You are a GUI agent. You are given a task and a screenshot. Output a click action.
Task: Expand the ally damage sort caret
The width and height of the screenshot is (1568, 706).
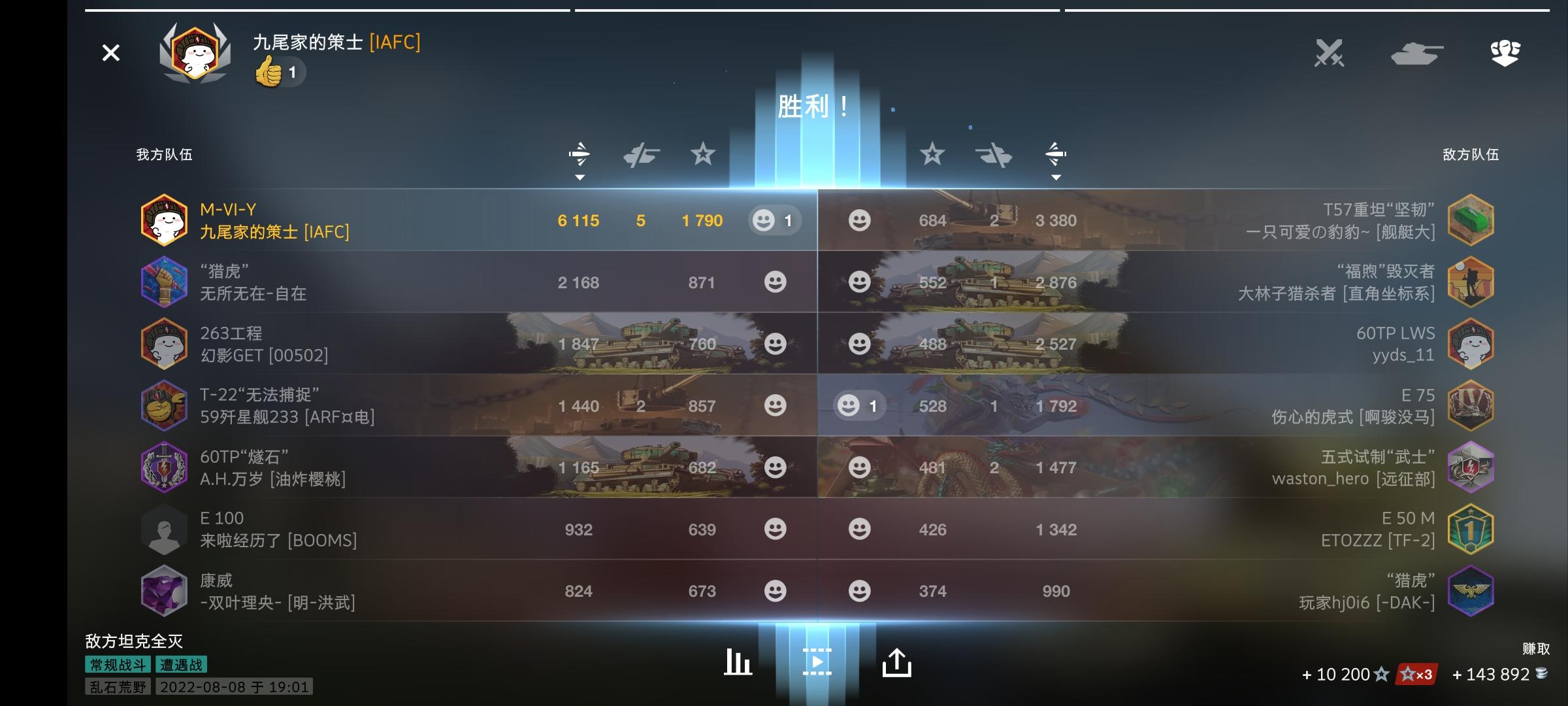pos(580,176)
